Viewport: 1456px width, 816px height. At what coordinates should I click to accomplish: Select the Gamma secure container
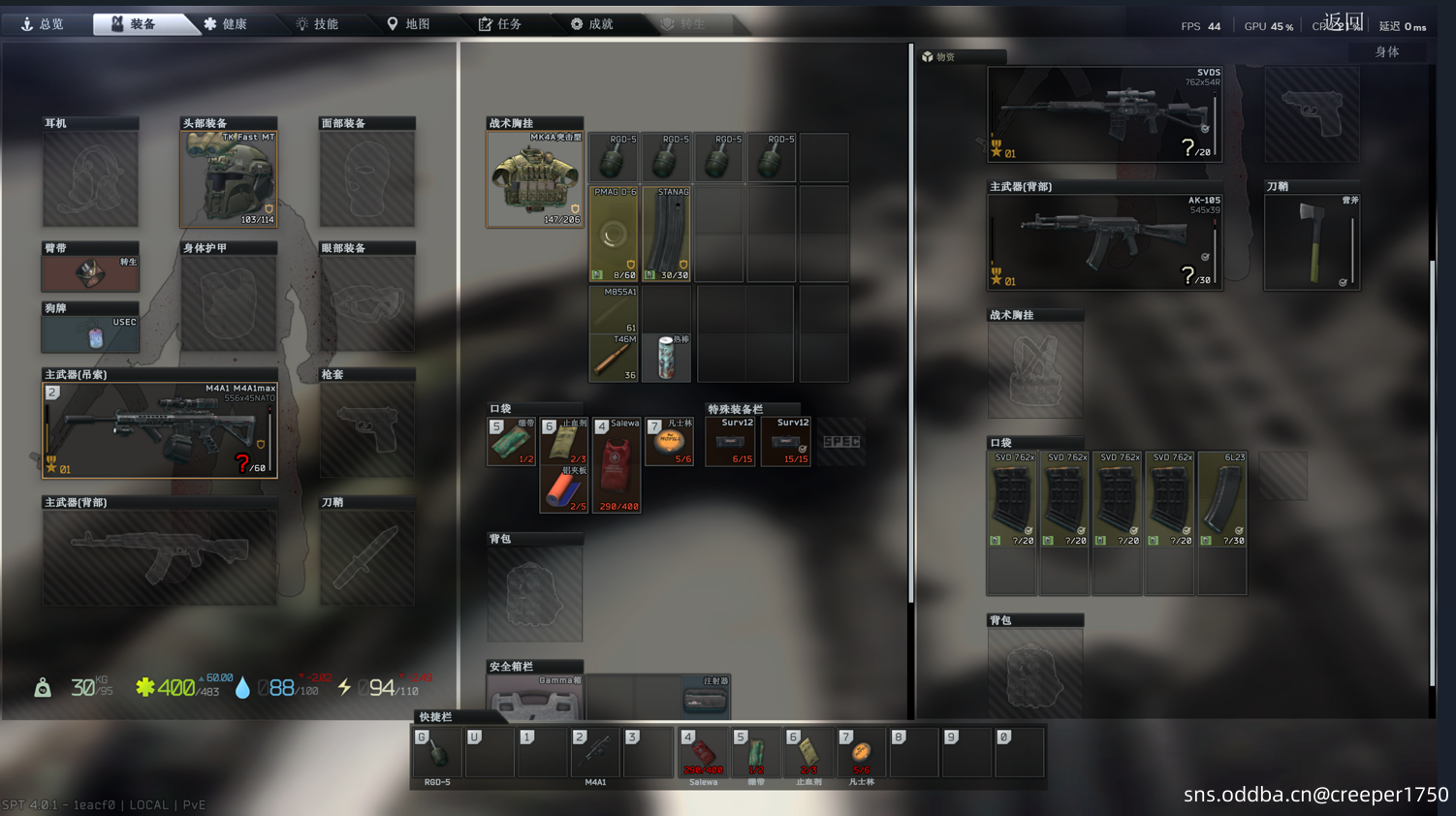[x=535, y=698]
